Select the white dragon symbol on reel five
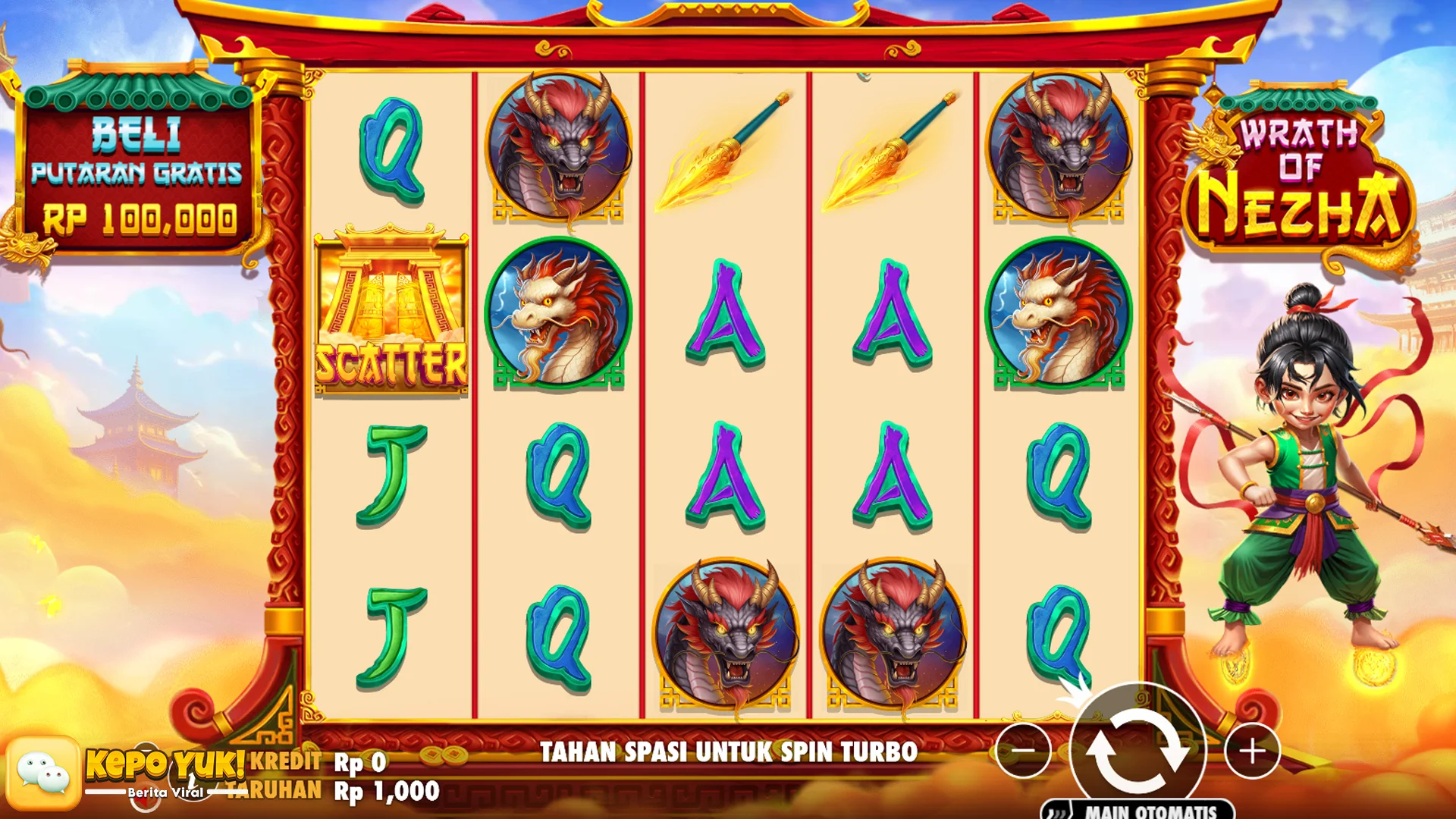This screenshot has height=819, width=1456. 1054,318
